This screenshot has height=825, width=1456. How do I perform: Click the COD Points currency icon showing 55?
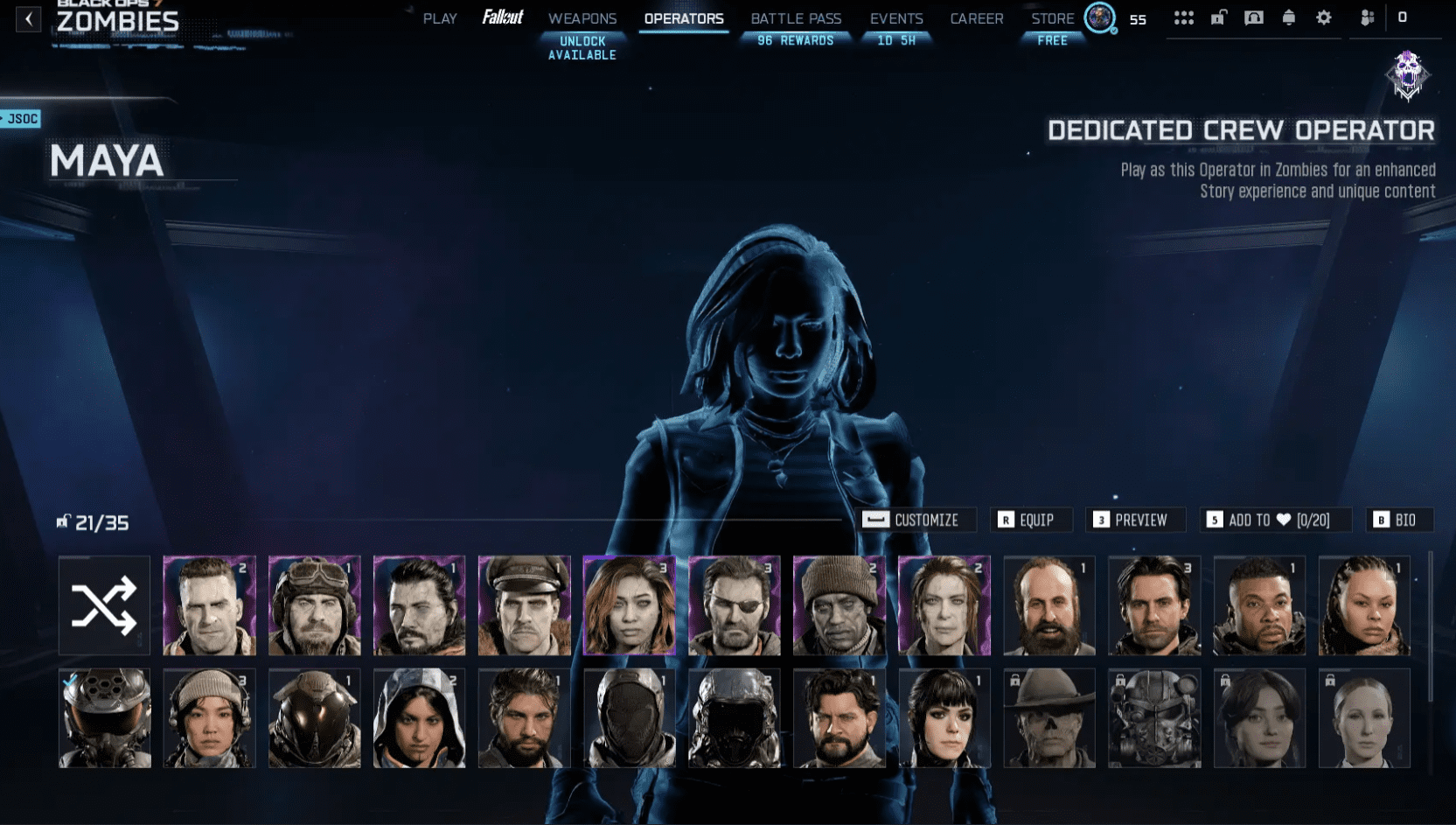coord(1099,17)
